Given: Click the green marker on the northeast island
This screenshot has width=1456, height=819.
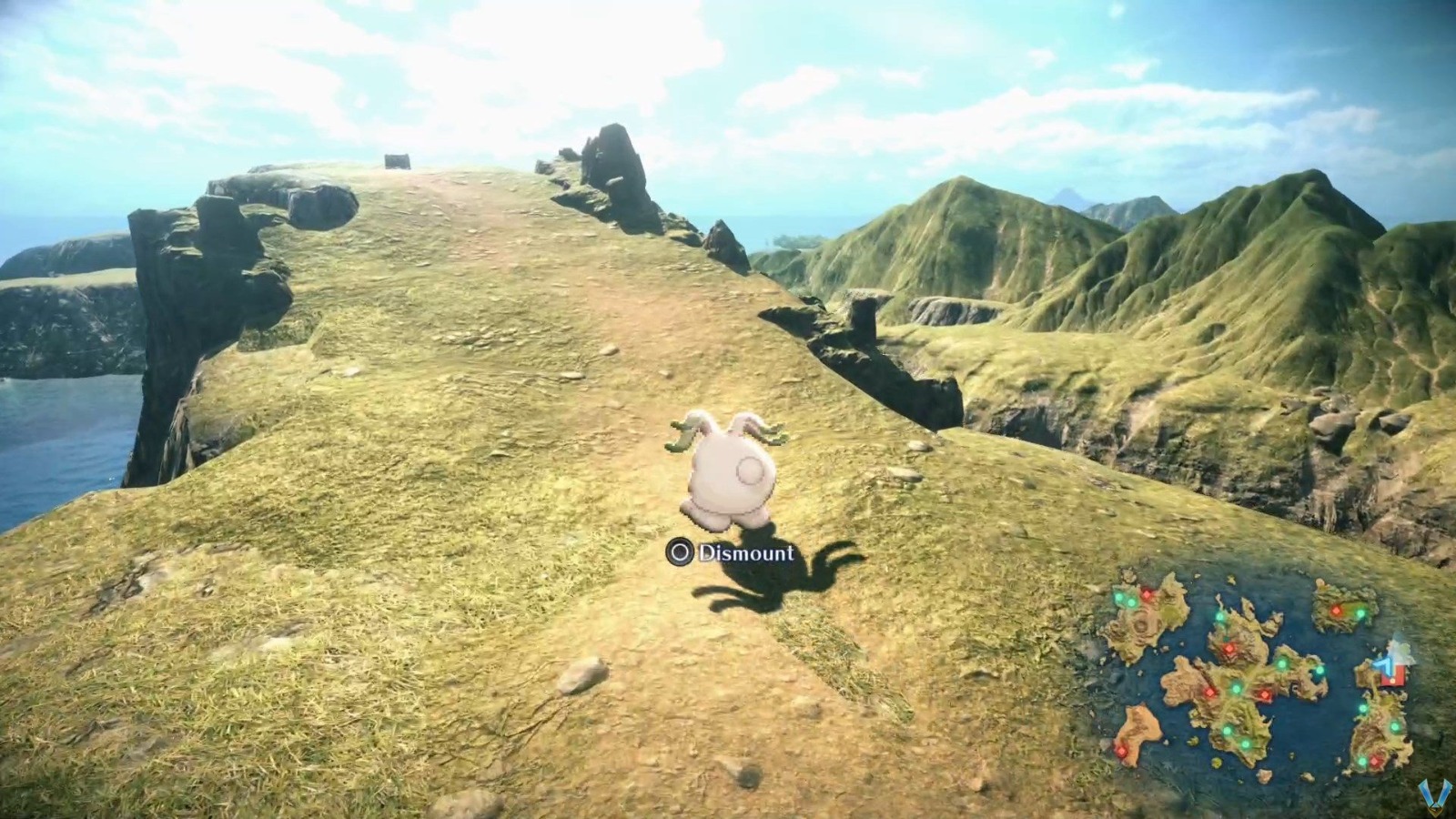Looking at the screenshot, I should [x=1360, y=612].
